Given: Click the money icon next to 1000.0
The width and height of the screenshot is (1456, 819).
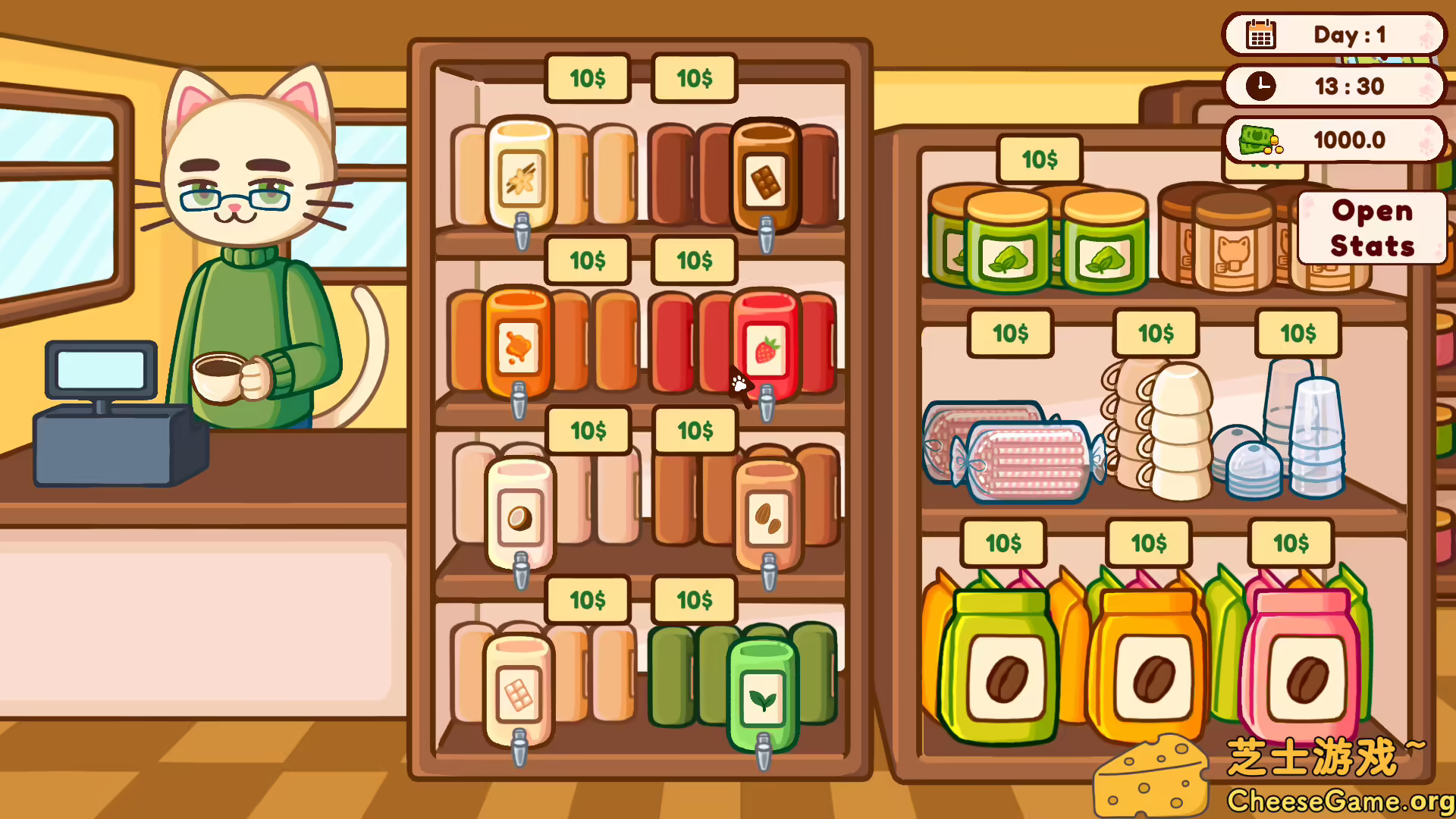Looking at the screenshot, I should [x=1259, y=139].
